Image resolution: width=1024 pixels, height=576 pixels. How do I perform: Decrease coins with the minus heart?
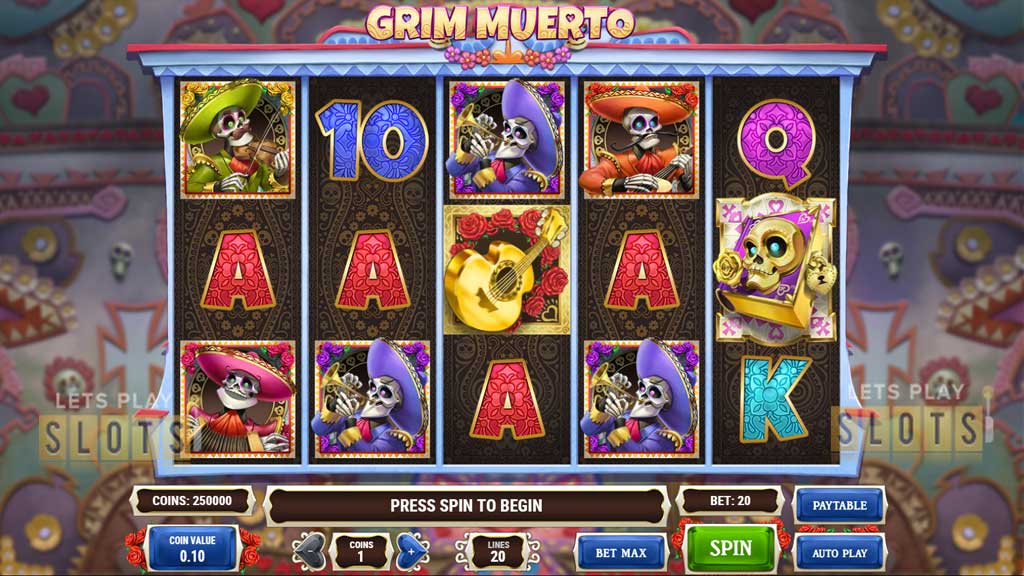point(311,551)
